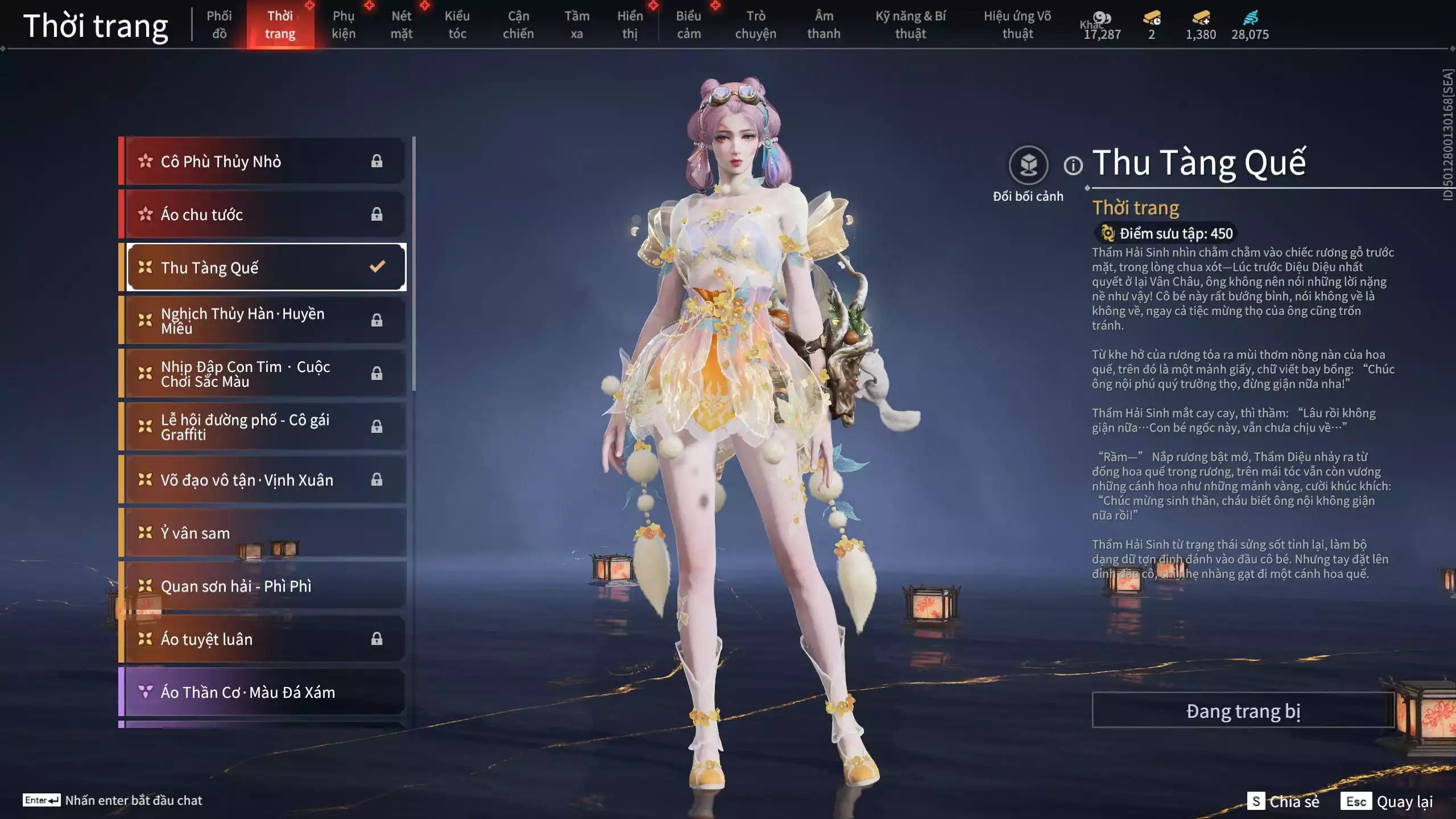Show Hiệu ứng Võ thuật tab
Screen dimensions: 1456x819
(1017, 25)
